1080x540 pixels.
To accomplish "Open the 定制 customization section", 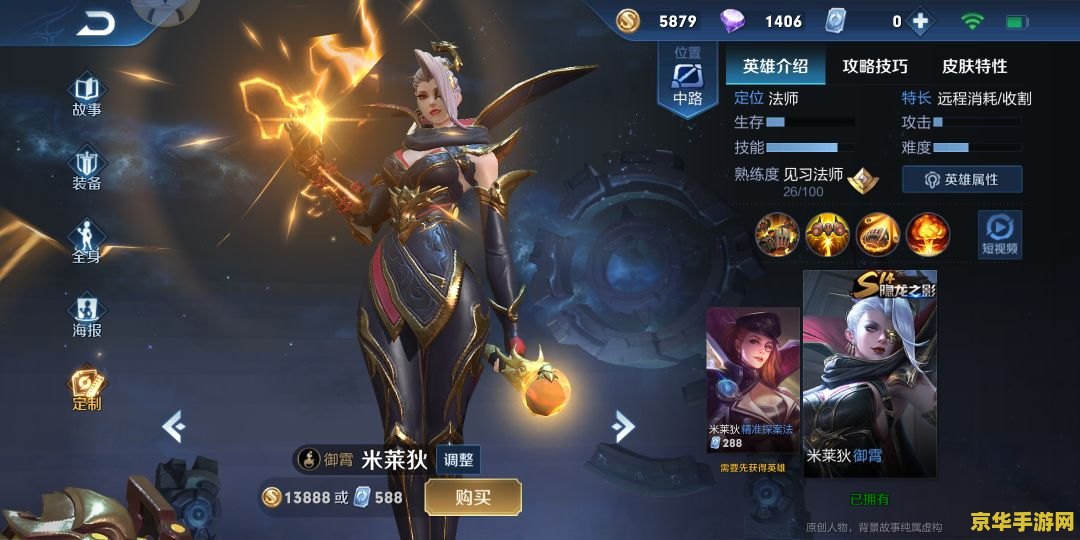I will pos(87,388).
